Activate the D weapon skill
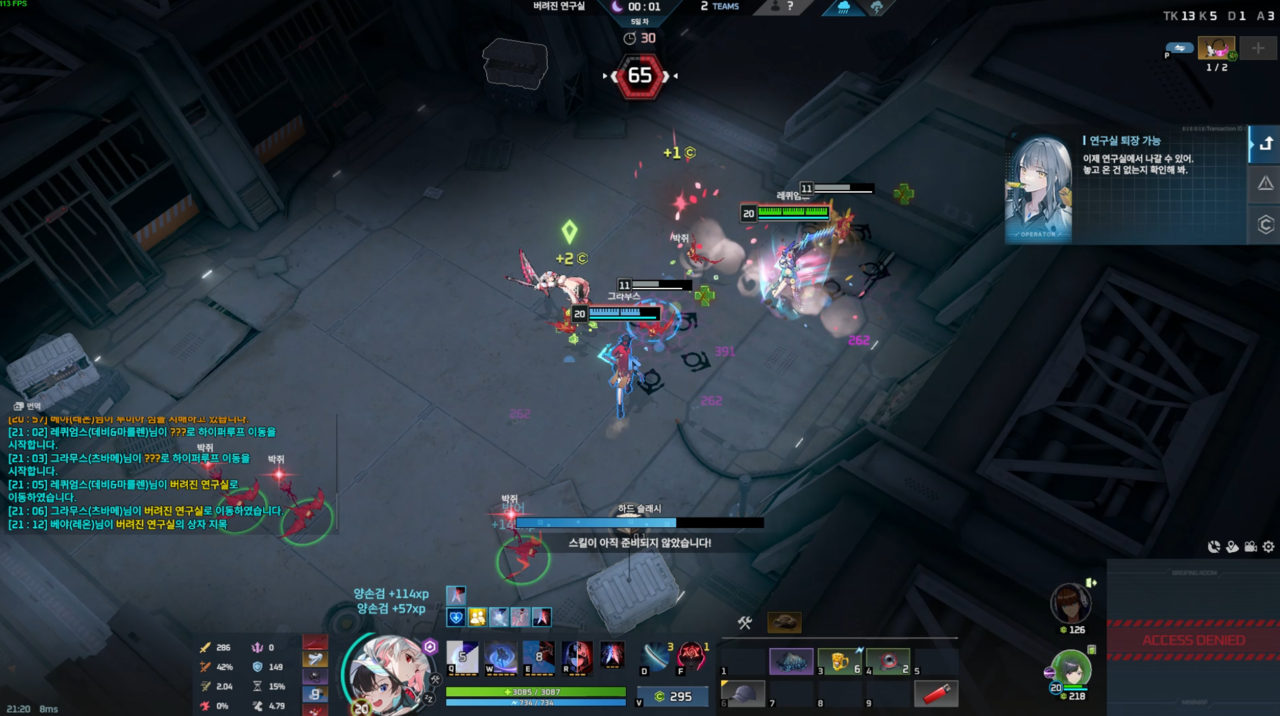 point(656,657)
